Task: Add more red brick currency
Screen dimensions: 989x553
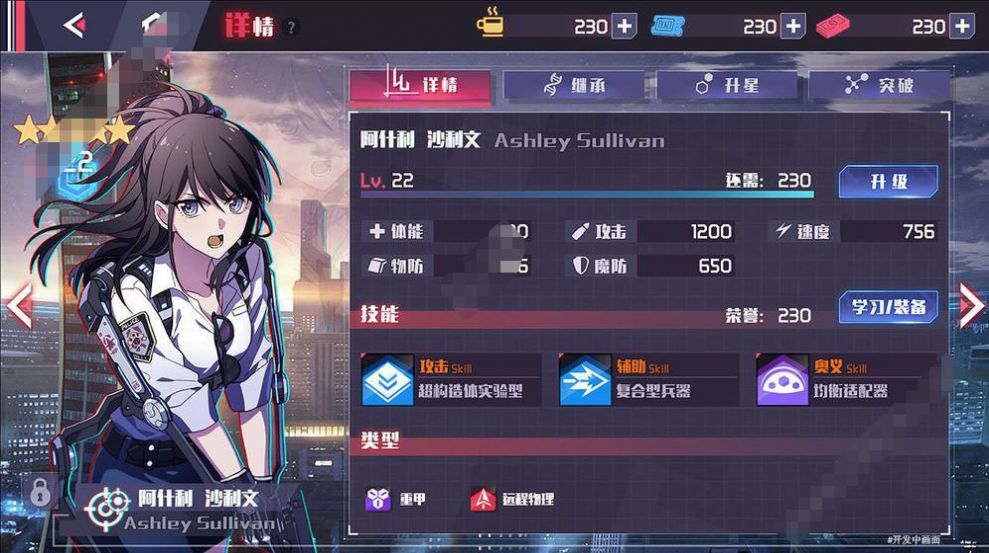Action: [962, 26]
